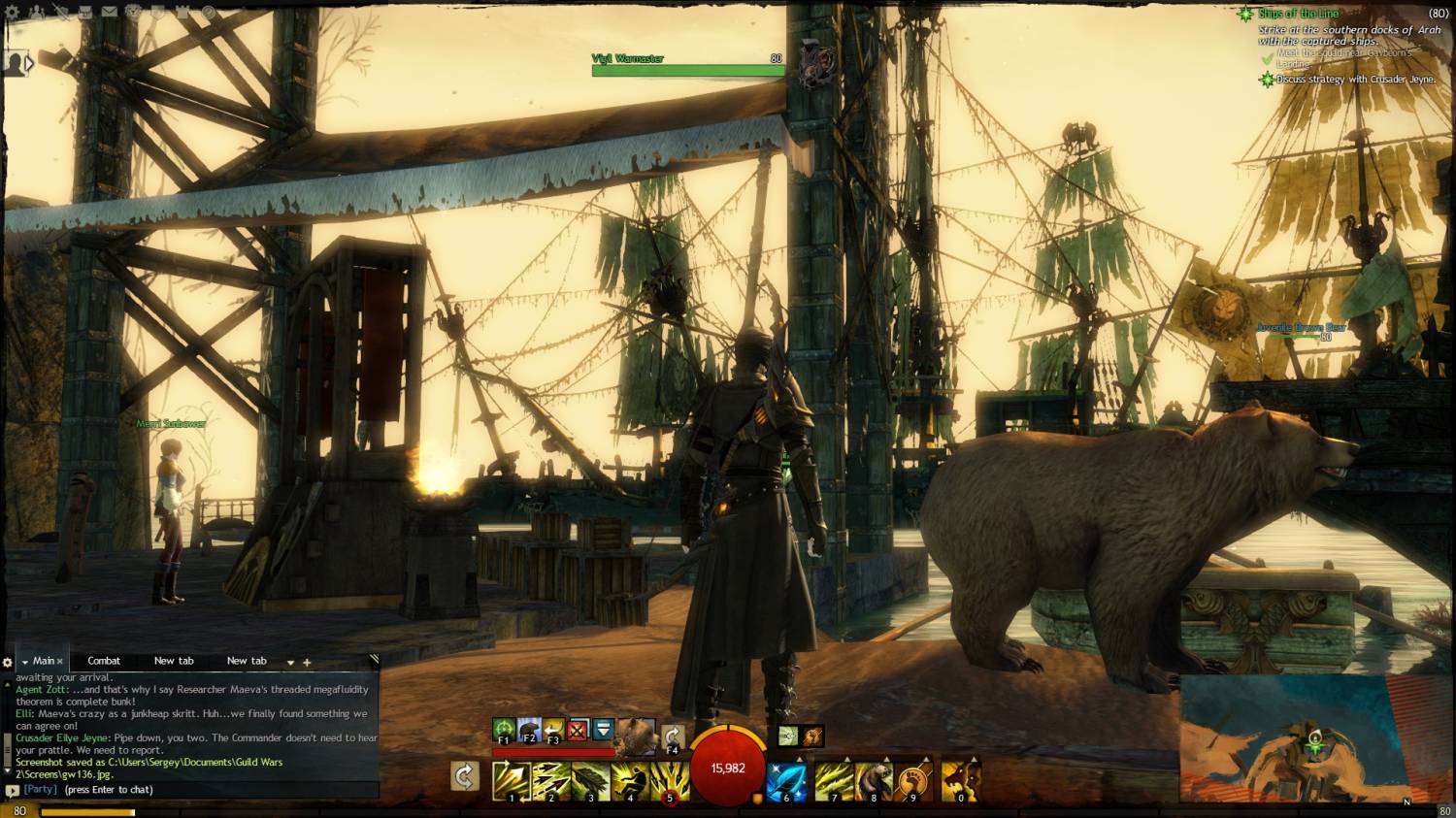This screenshot has width=1456, height=818.
Task: Activate elite skill 0 roaring beast
Action: point(960,780)
